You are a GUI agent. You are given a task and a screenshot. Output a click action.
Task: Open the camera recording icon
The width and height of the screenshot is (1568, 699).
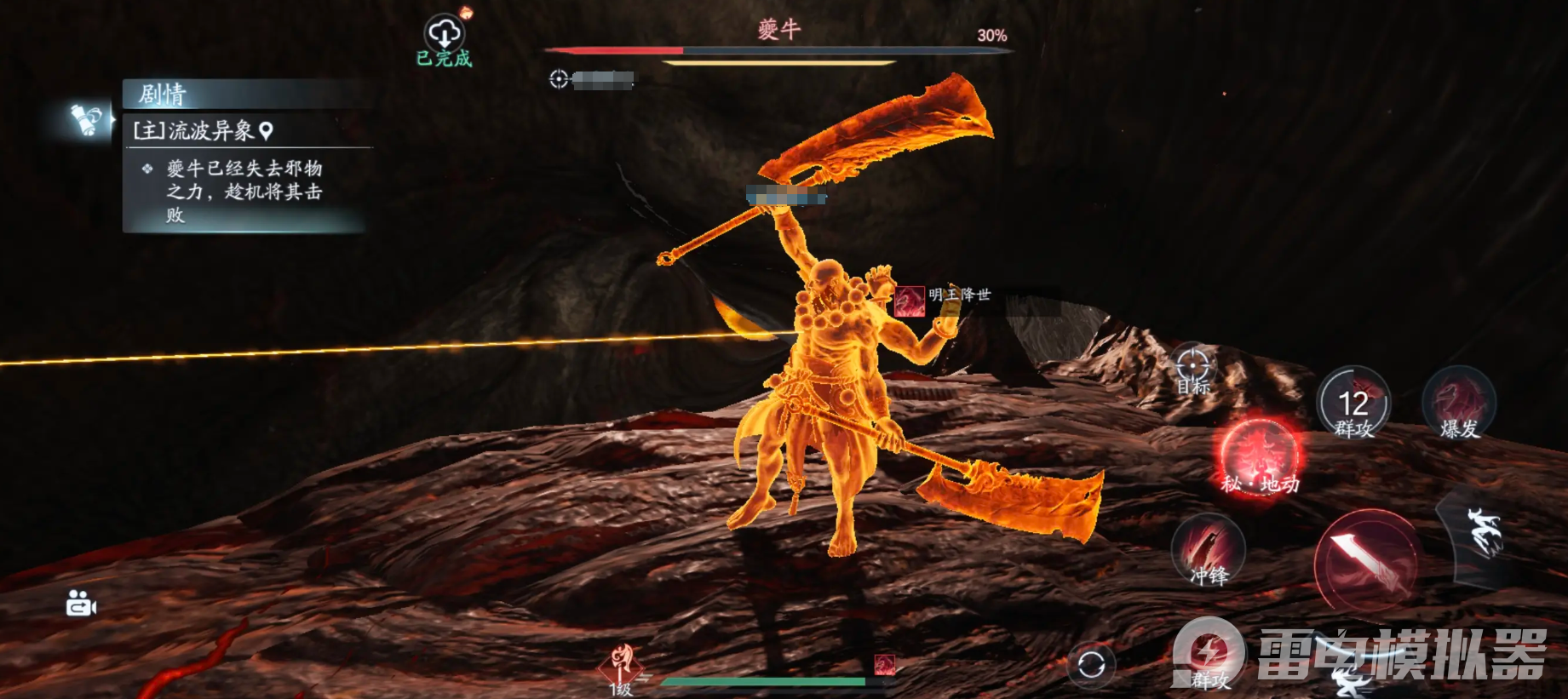81,604
